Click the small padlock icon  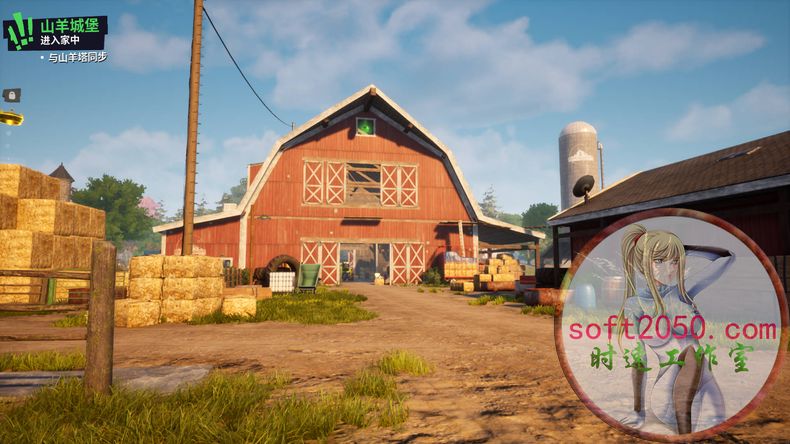11,95
